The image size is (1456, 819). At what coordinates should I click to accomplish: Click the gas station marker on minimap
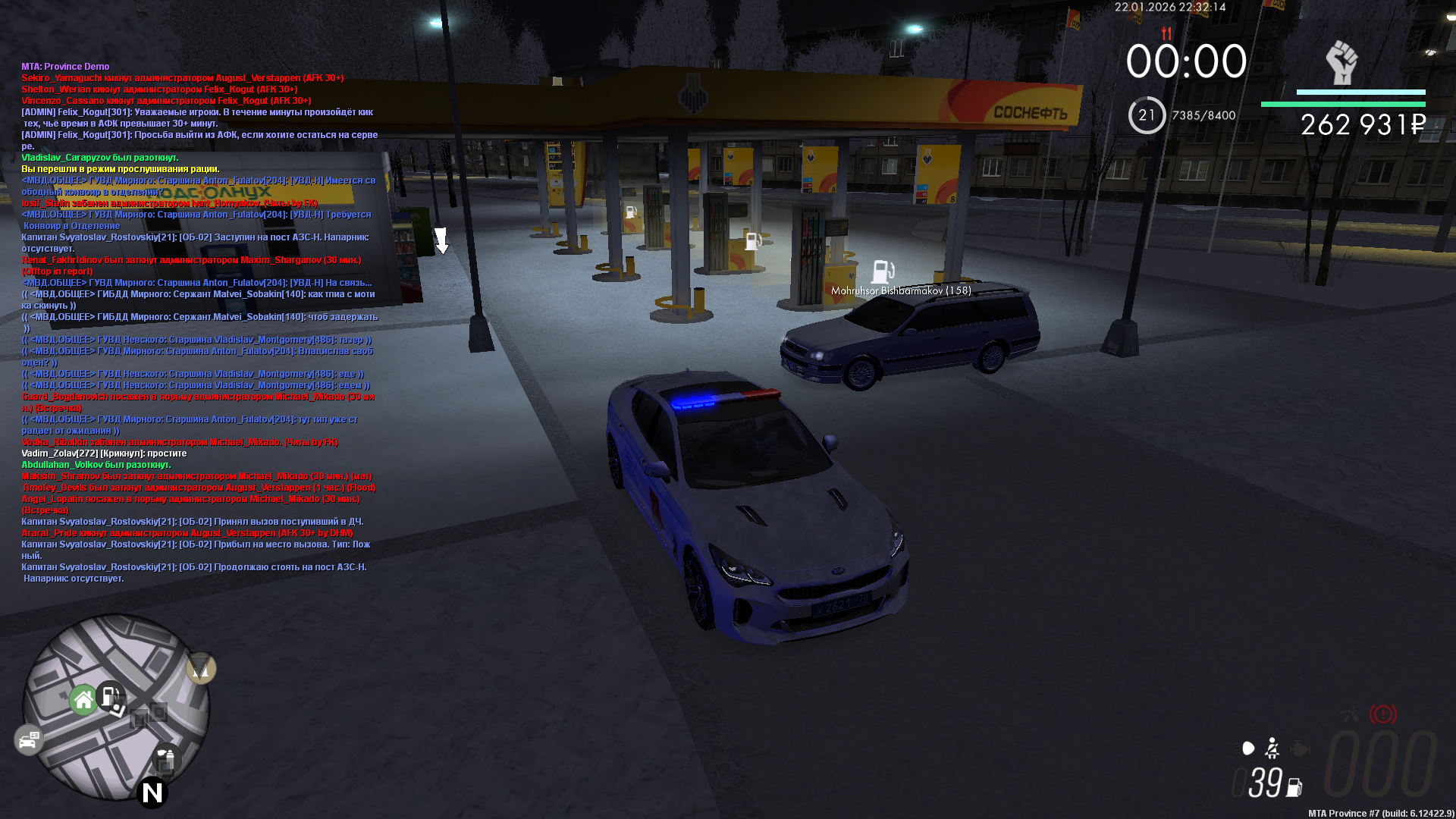coord(111,695)
